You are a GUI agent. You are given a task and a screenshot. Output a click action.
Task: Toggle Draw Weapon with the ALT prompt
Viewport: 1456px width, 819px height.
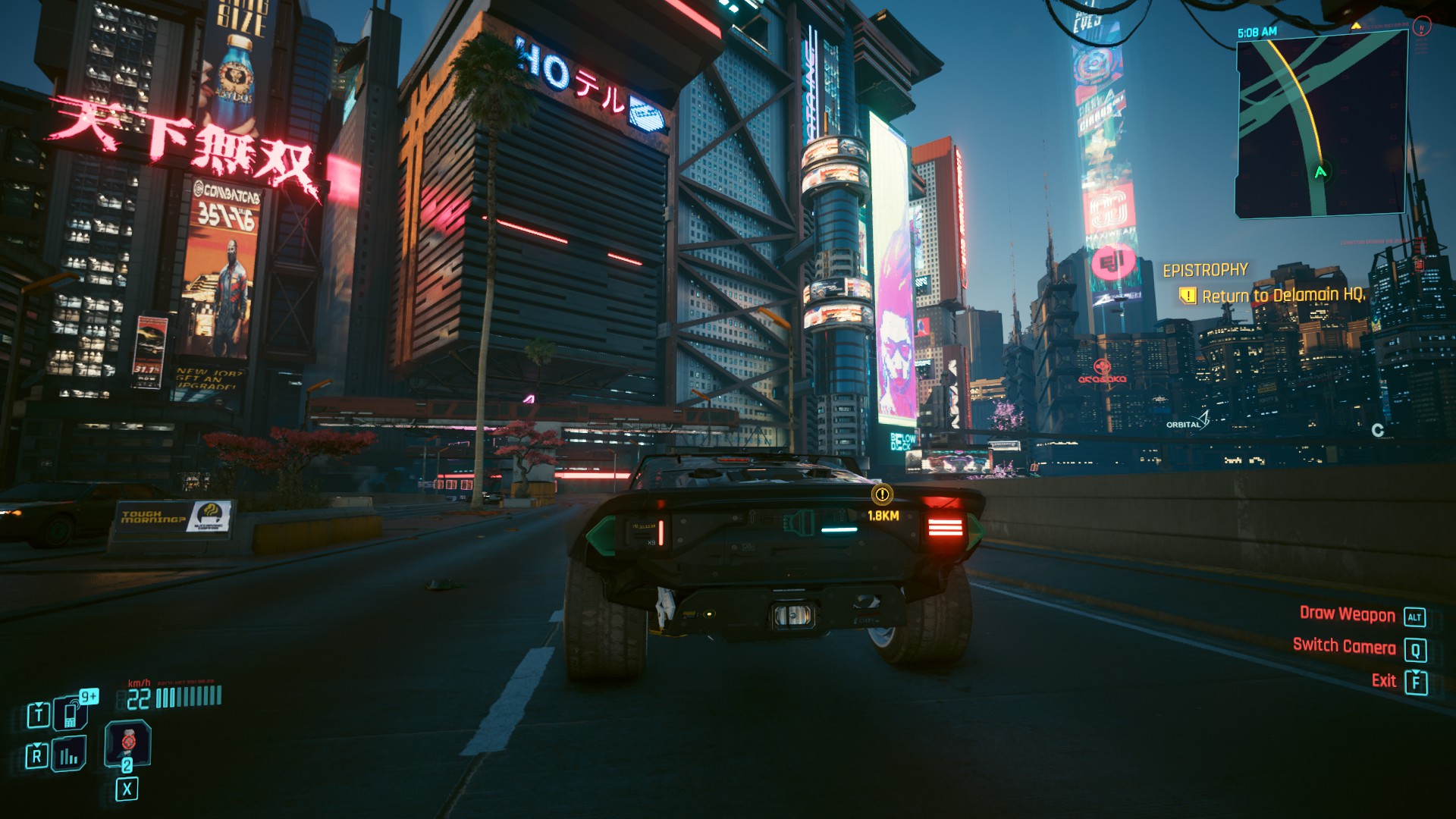[x=1417, y=614]
